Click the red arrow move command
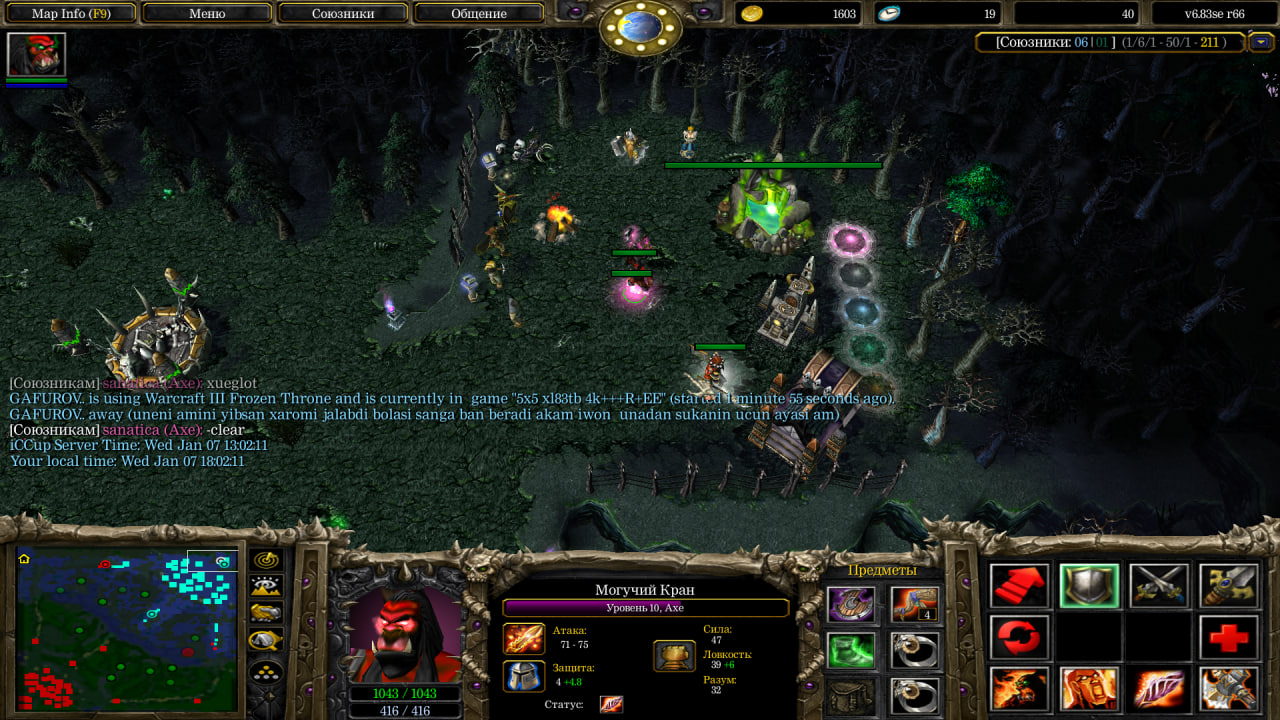 (1020, 586)
